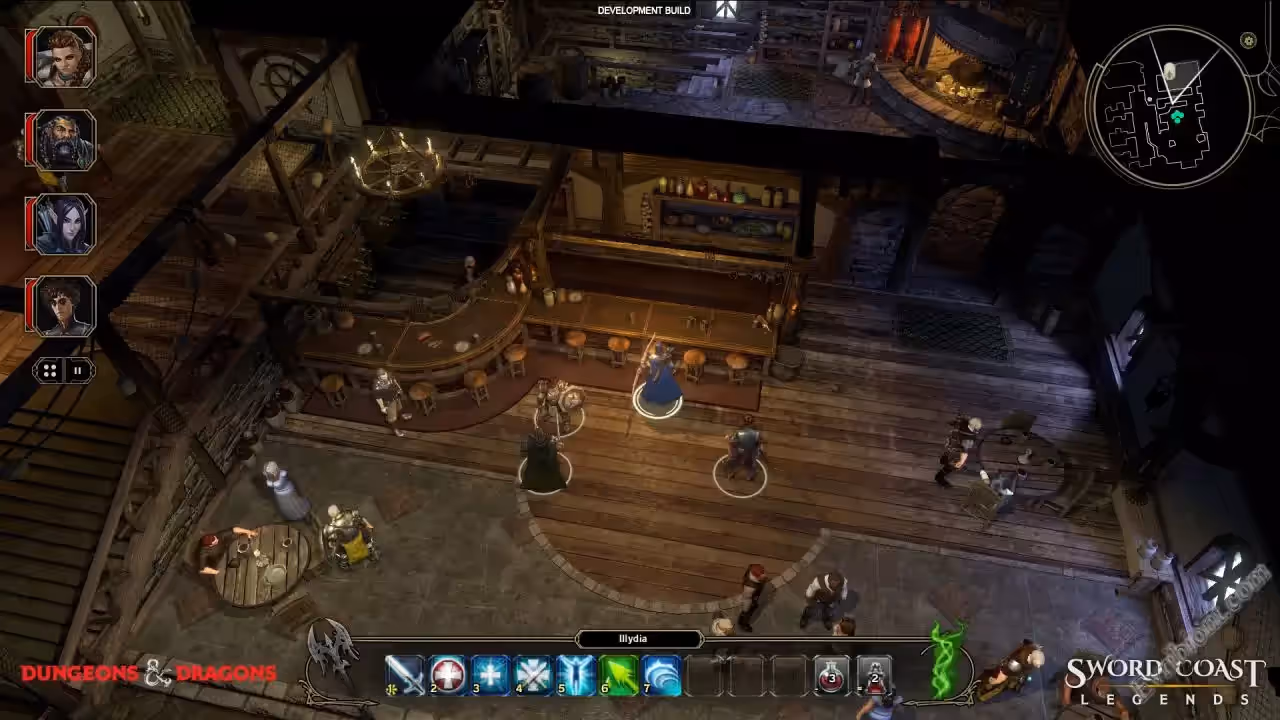Open the gear settings icon beside the minimap

point(1248,41)
